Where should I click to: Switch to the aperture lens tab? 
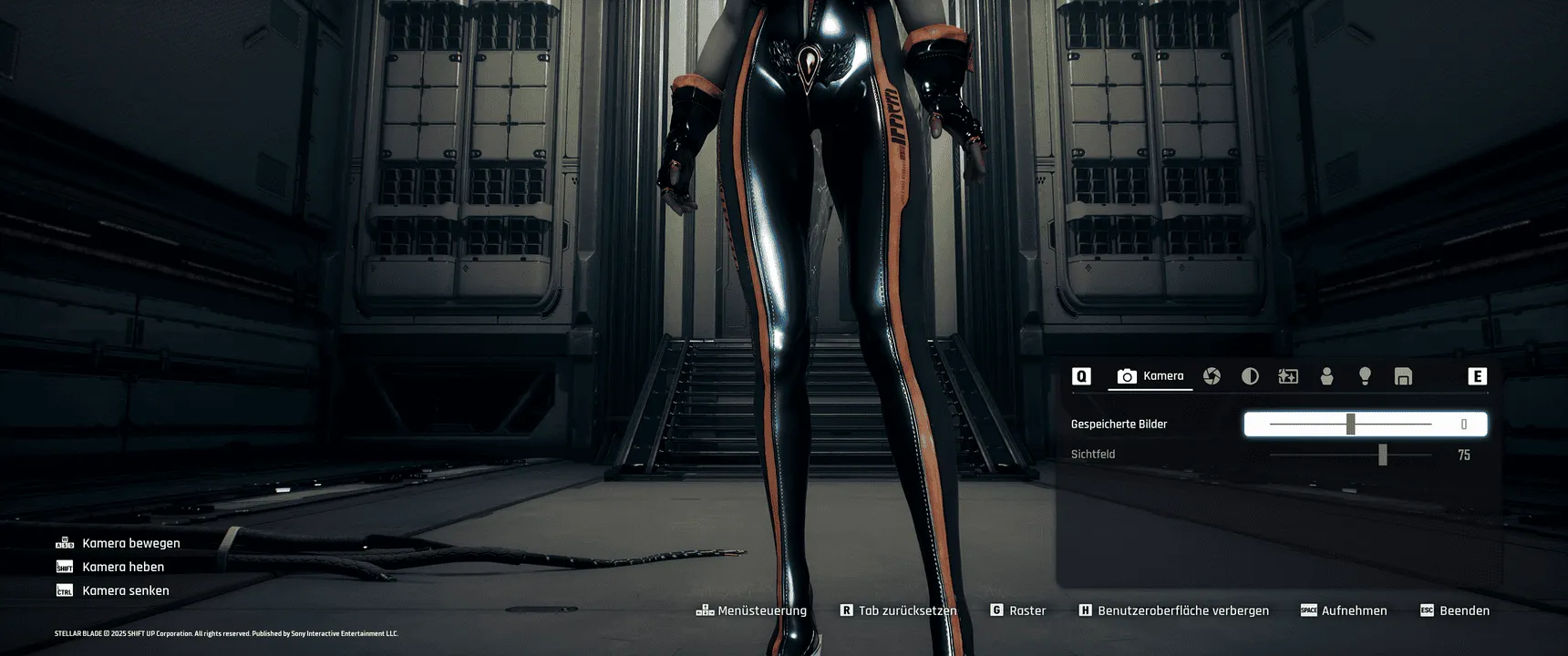pos(1212,376)
